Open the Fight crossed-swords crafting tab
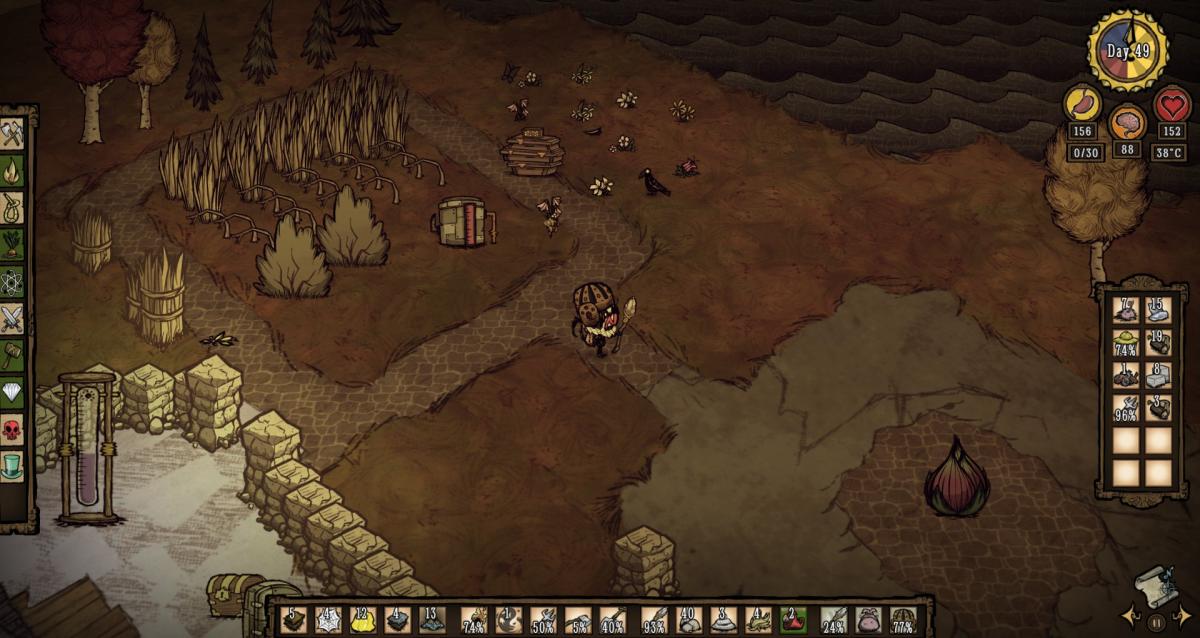This screenshot has width=1200, height=638. [12, 319]
